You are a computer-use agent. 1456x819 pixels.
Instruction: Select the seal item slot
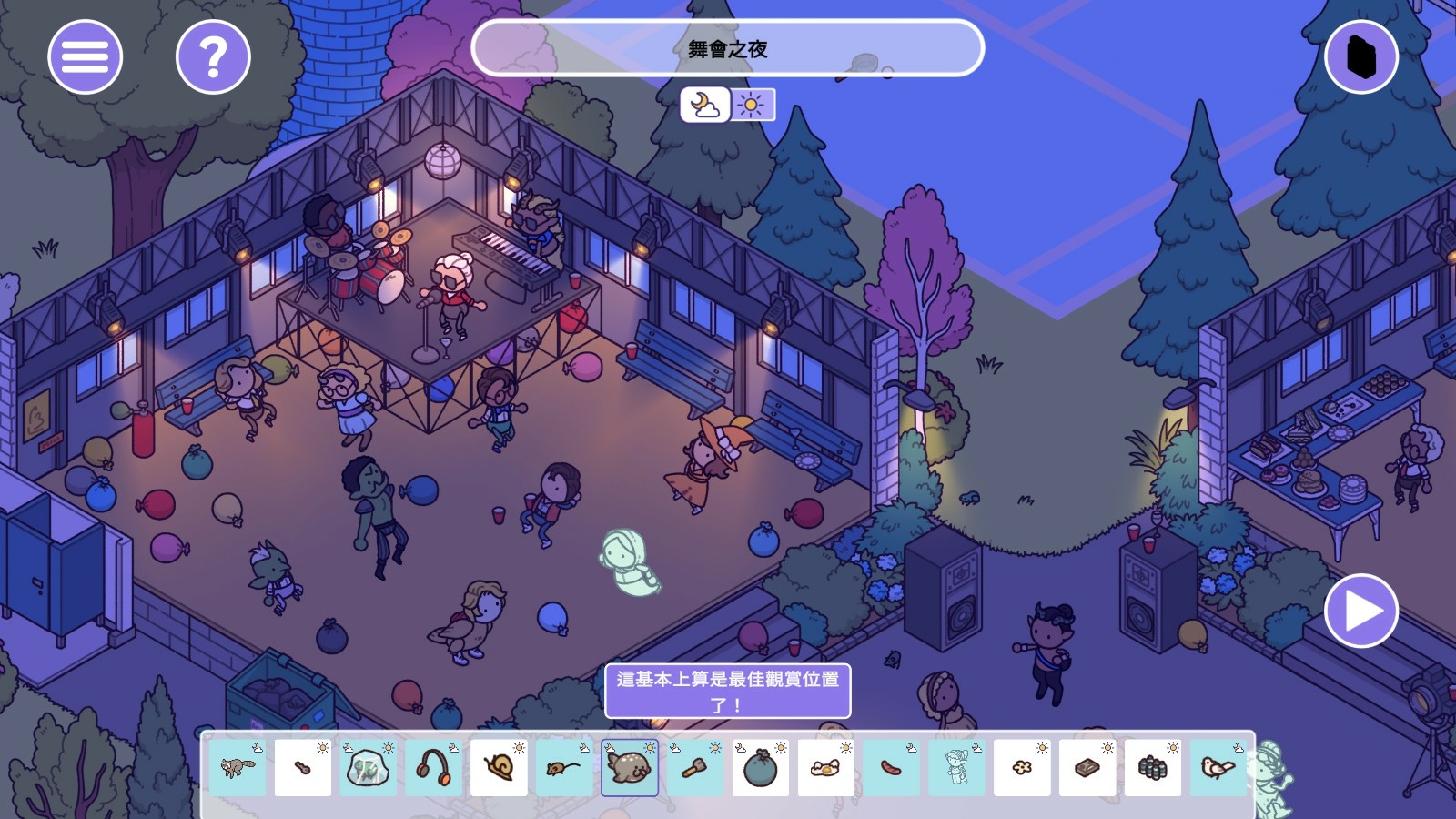(630, 767)
